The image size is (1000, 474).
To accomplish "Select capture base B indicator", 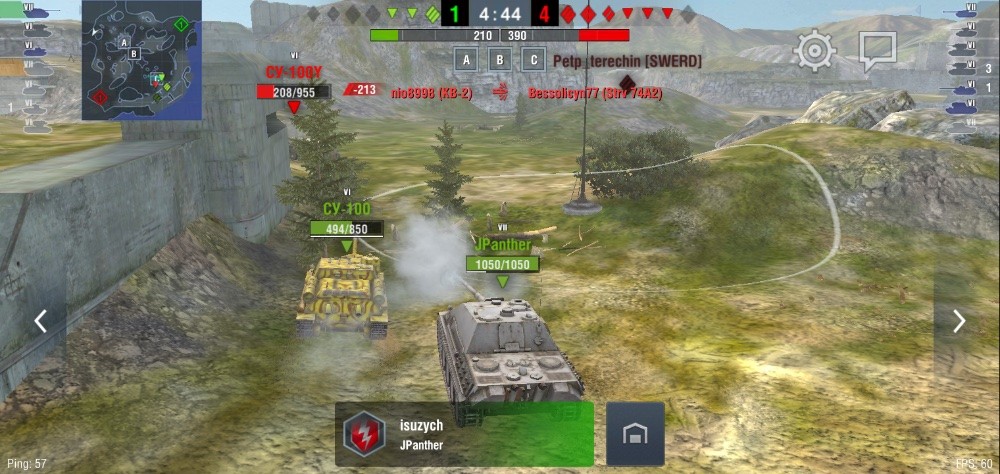I will coord(499,60).
